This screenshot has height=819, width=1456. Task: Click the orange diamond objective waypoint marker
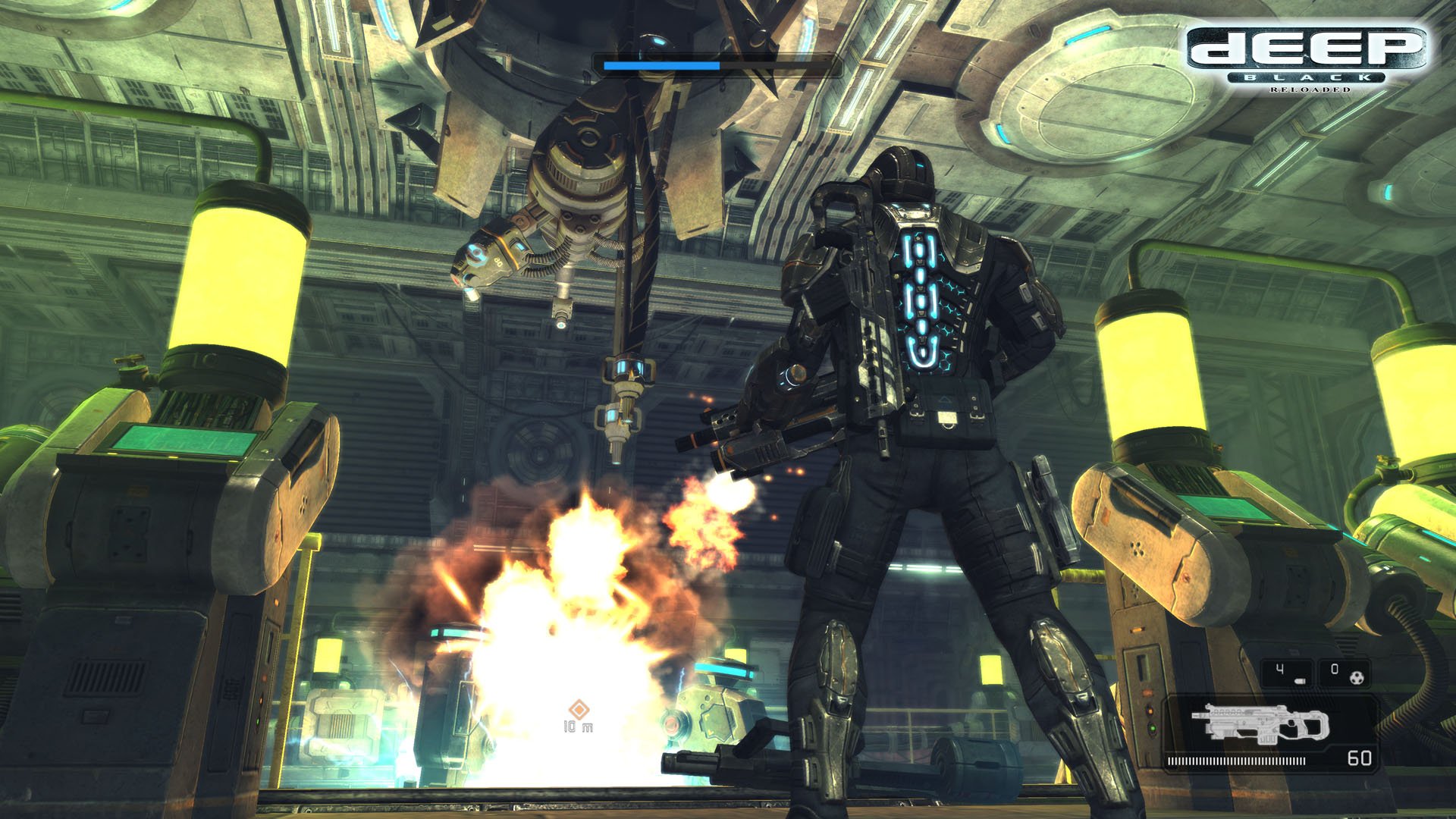pyautogui.click(x=579, y=710)
